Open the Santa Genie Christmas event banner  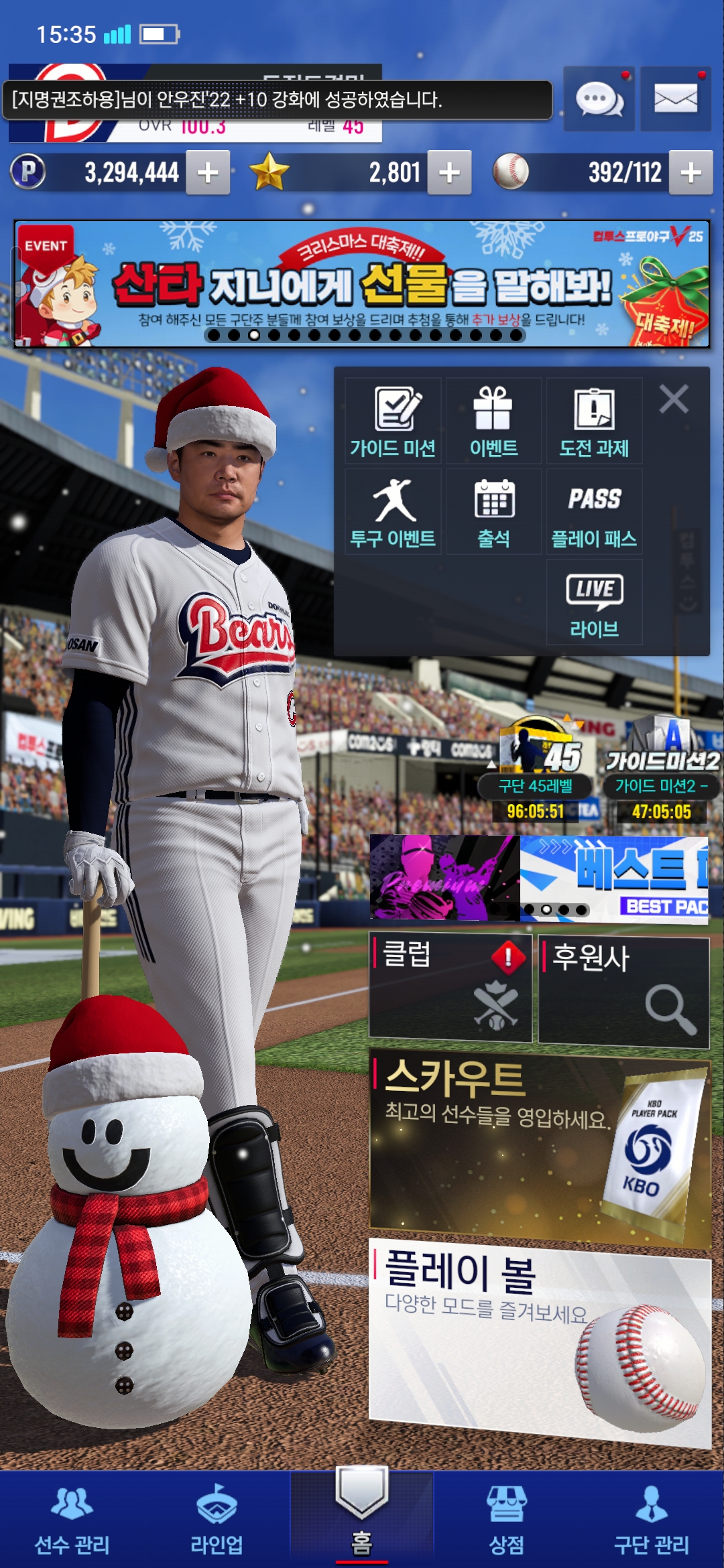[x=362, y=284]
